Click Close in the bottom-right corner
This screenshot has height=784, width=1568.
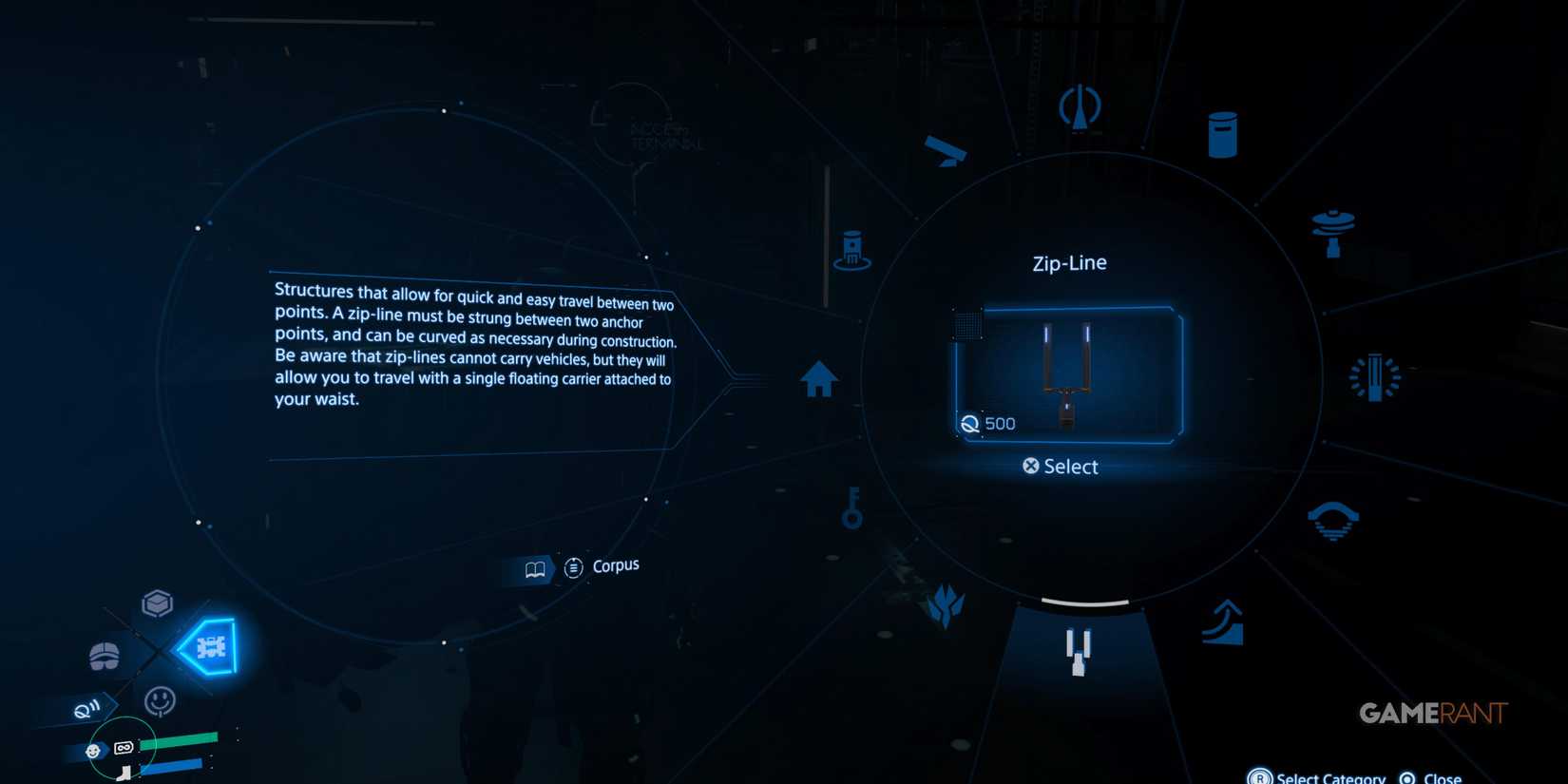[1438, 776]
